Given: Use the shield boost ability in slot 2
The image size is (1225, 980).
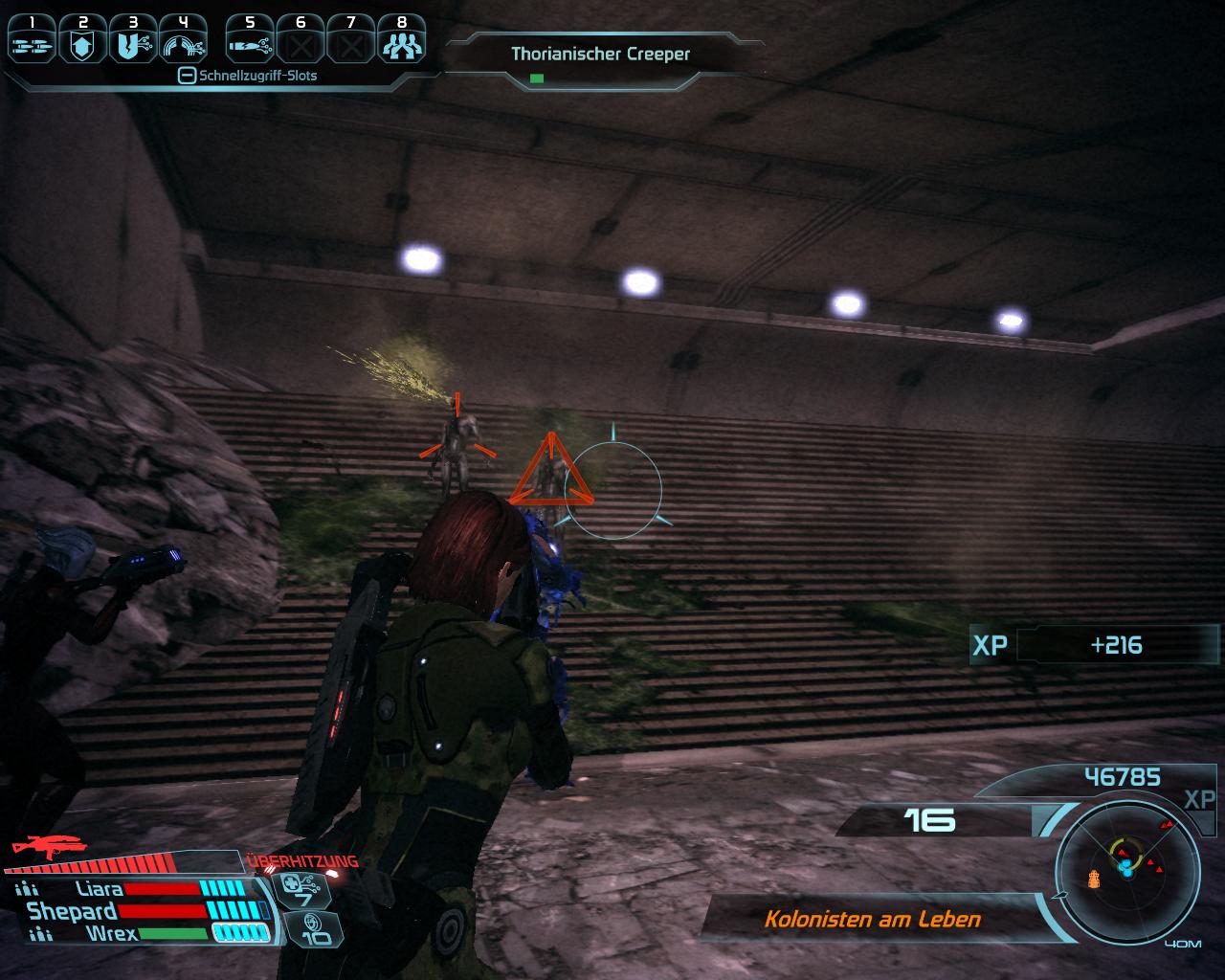Looking at the screenshot, I should pos(82,43).
